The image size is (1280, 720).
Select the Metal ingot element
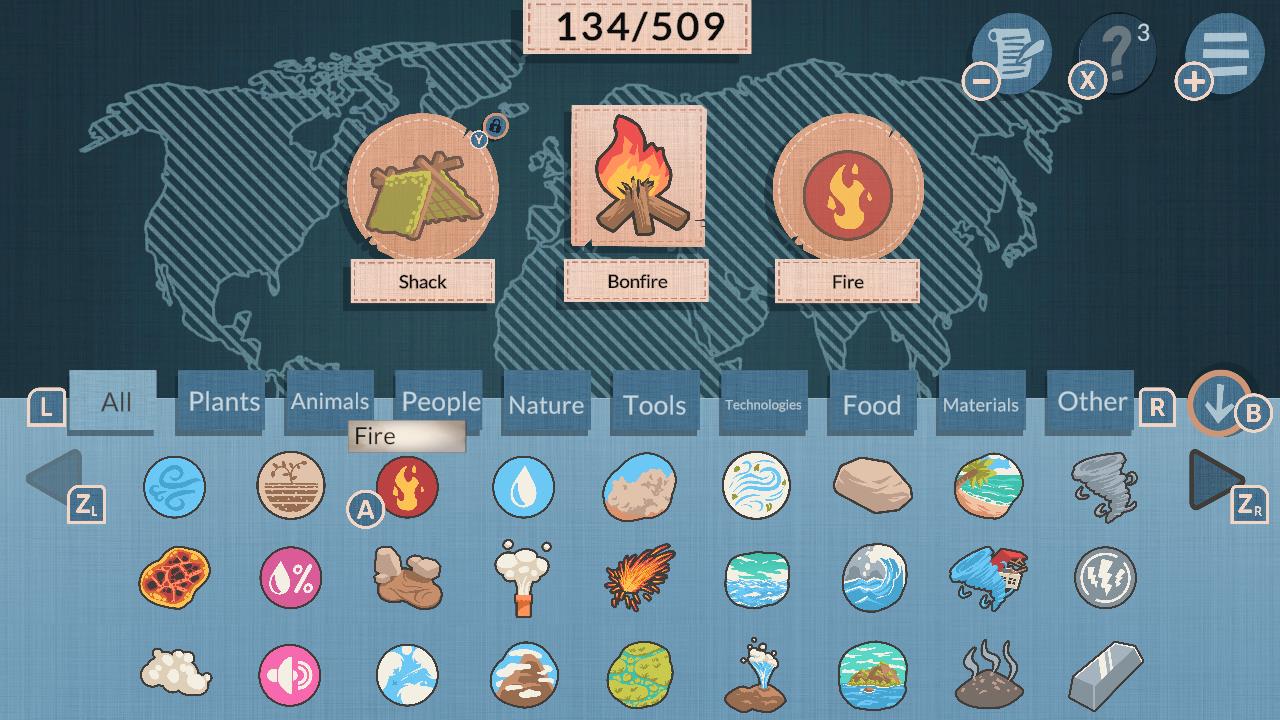[1105, 675]
